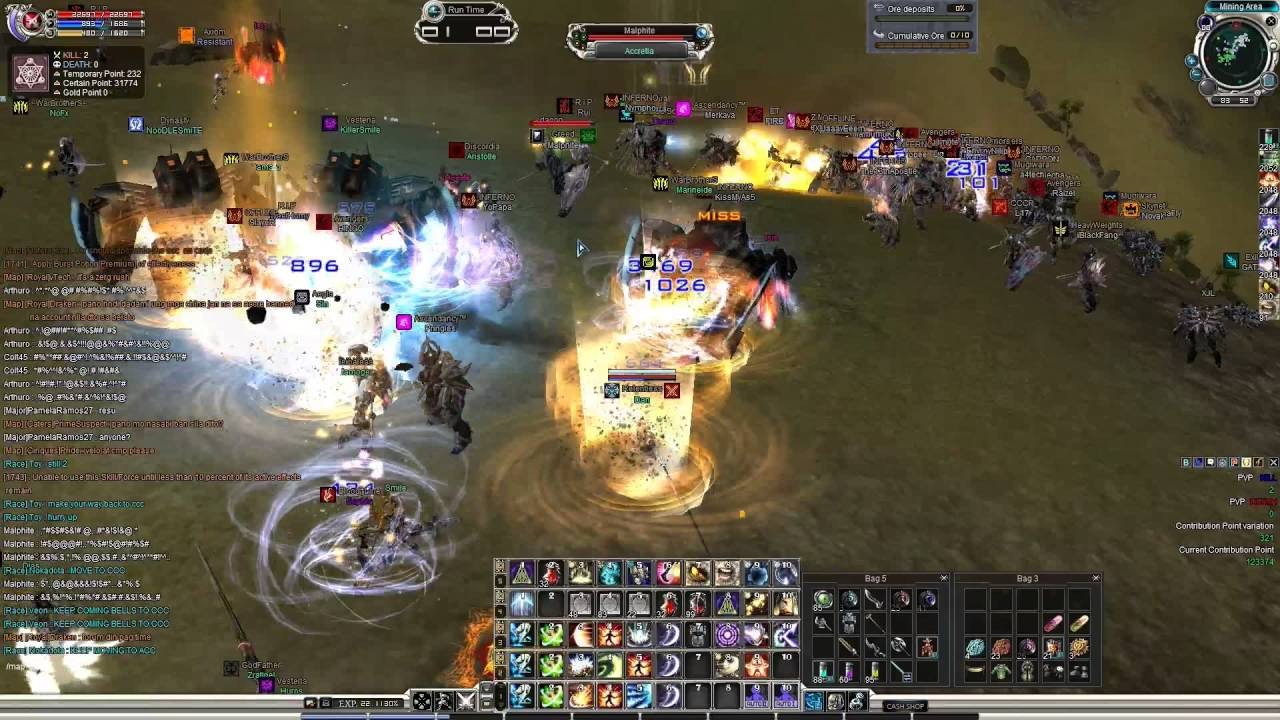The width and height of the screenshot is (1280, 720).
Task: Select the first skill in the top hotbar
Action: pos(522,574)
